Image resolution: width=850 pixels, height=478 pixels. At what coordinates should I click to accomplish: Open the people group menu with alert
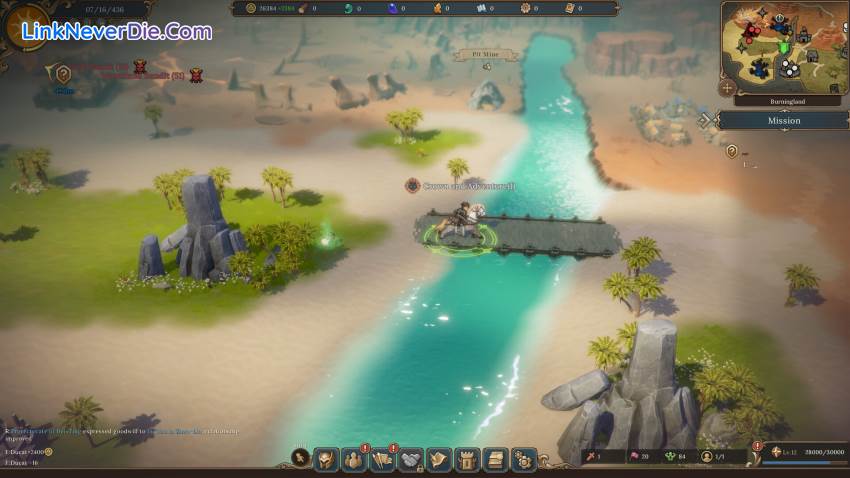[x=355, y=459]
